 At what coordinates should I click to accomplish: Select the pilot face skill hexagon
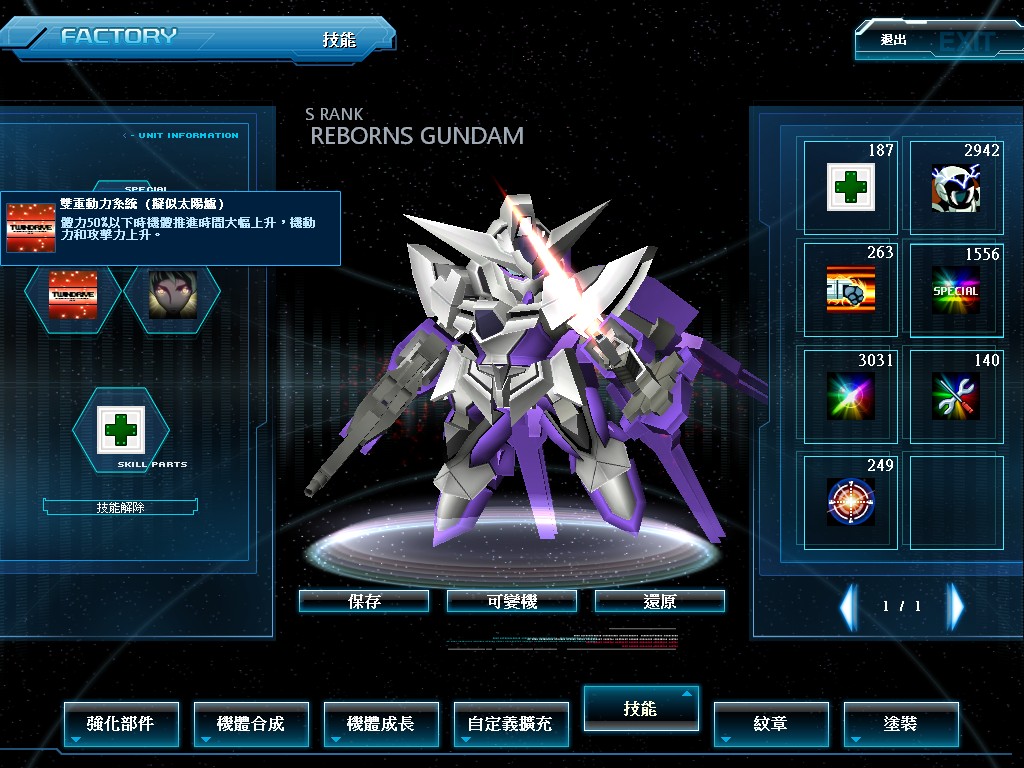(172, 294)
